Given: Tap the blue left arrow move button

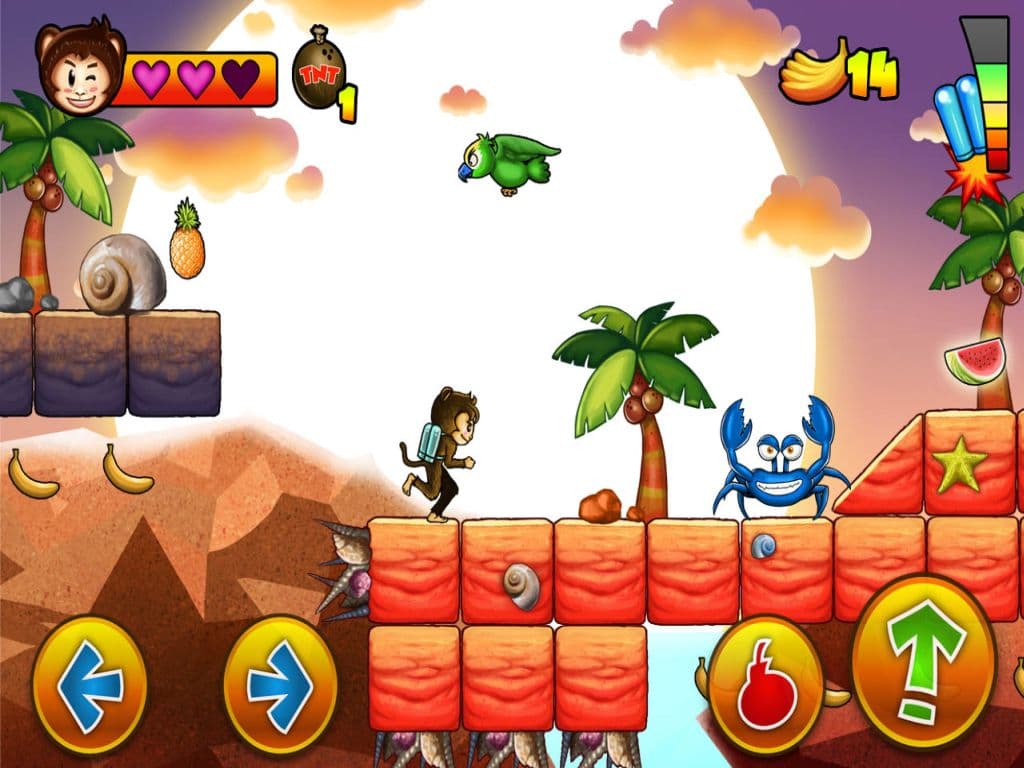Looking at the screenshot, I should (90, 685).
